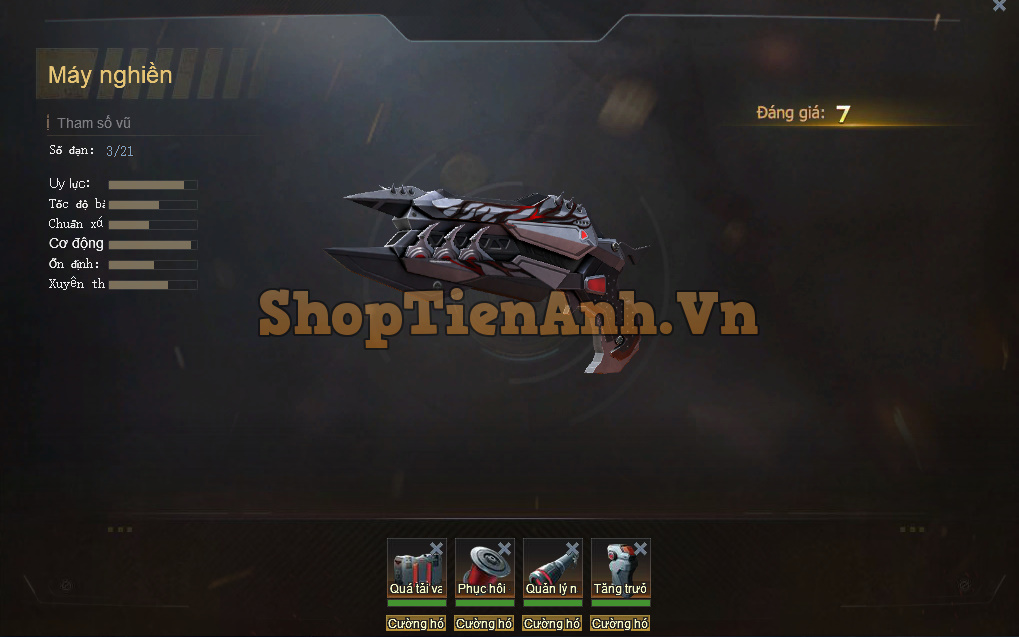Click Cường hó under the Tăng trưở attachment

620,624
